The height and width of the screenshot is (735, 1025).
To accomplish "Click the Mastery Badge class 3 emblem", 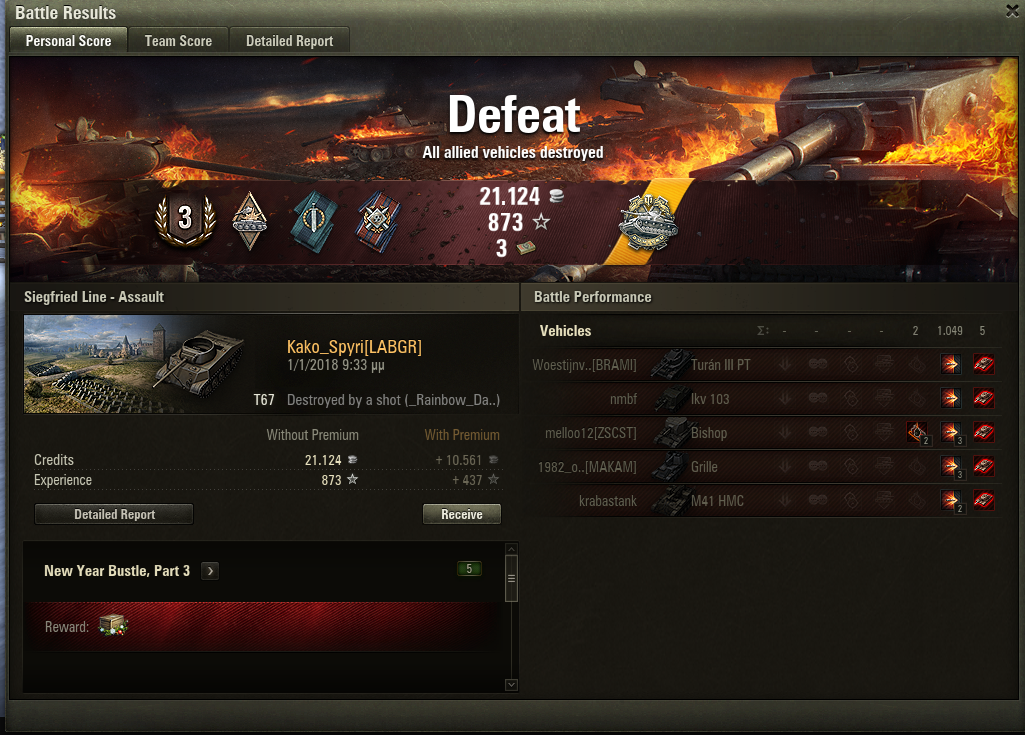I will click(184, 219).
